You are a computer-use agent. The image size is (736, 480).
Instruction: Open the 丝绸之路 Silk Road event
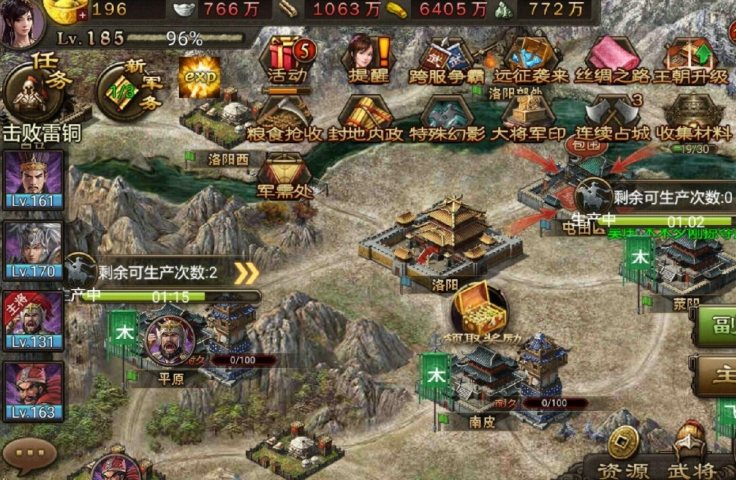pyautogui.click(x=612, y=58)
